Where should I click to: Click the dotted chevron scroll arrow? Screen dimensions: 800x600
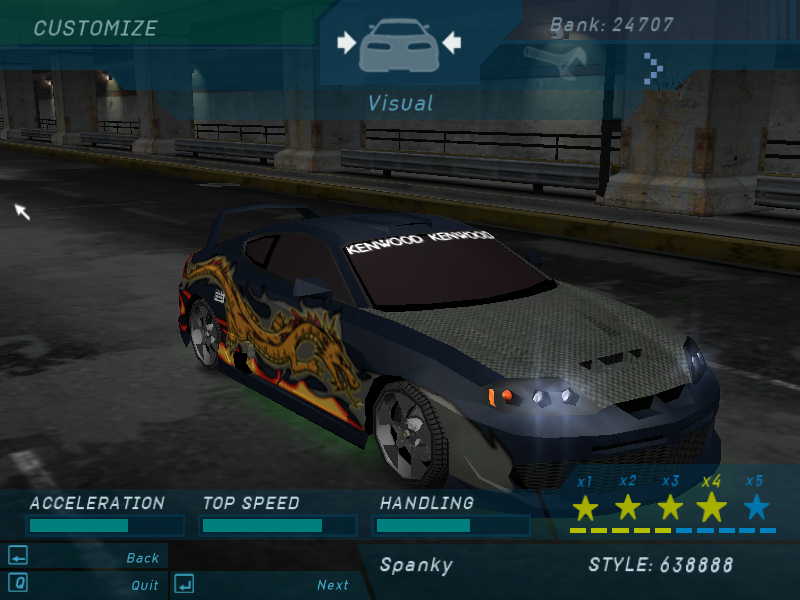click(x=652, y=68)
